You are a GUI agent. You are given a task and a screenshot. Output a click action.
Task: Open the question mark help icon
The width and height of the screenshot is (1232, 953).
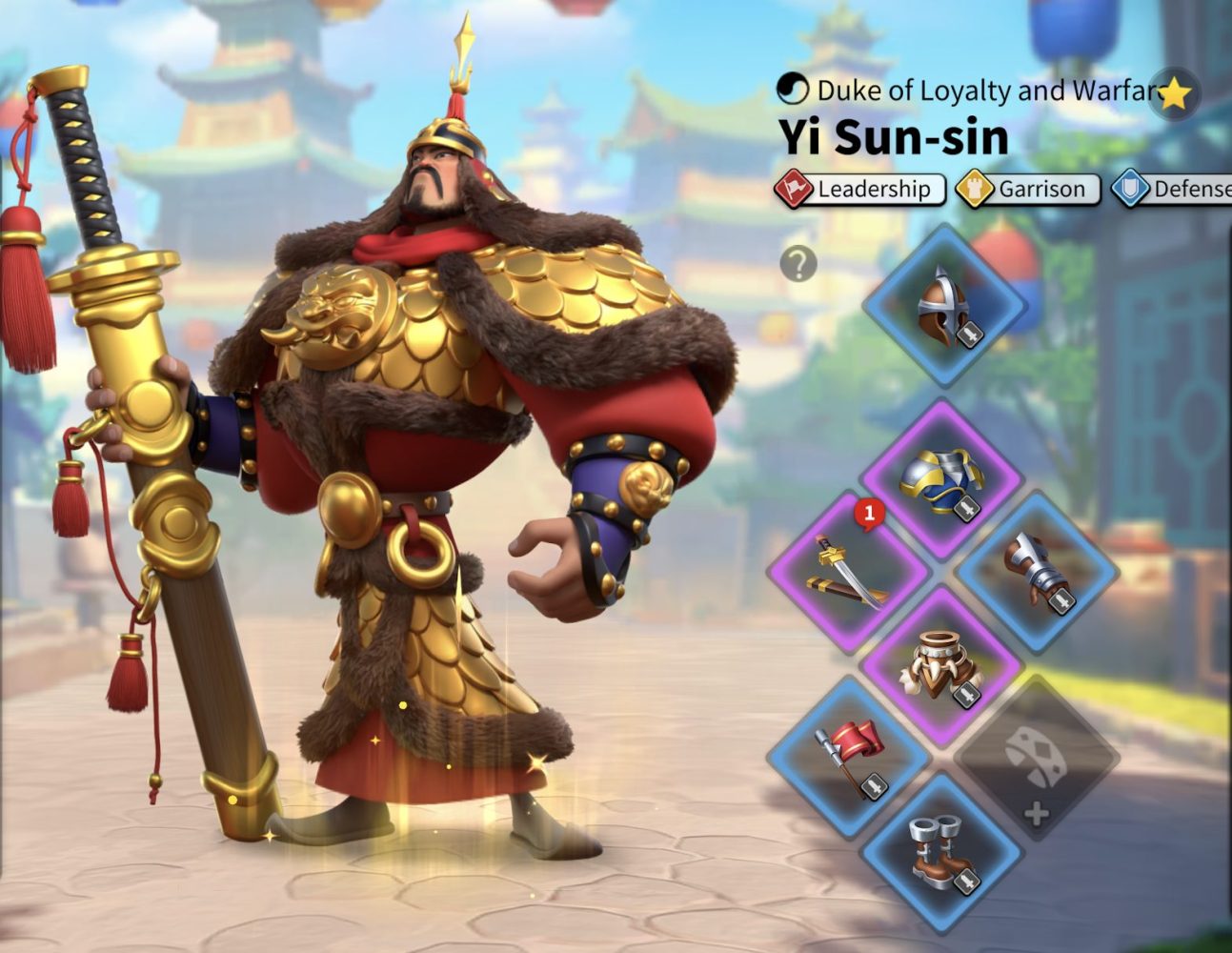pos(798,263)
